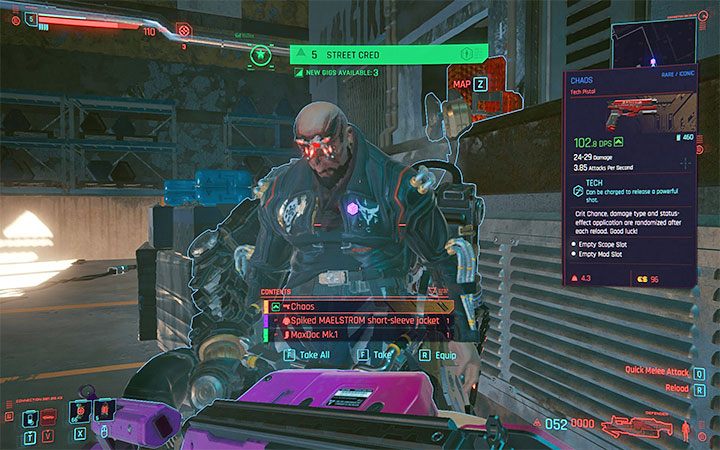
Task: Click the Take All option
Action: point(306,354)
